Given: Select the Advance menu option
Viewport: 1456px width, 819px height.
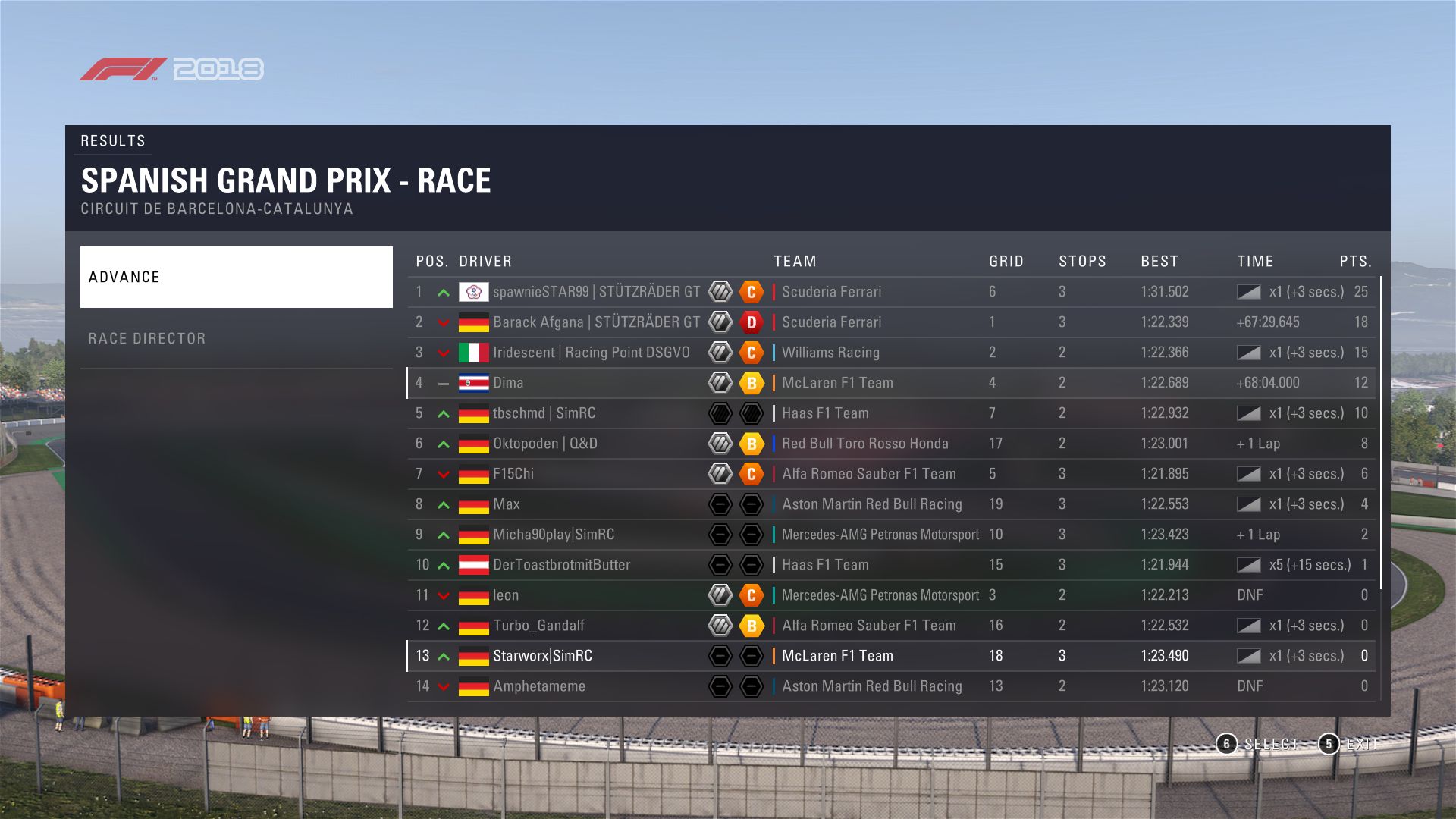Looking at the screenshot, I should coord(236,277).
